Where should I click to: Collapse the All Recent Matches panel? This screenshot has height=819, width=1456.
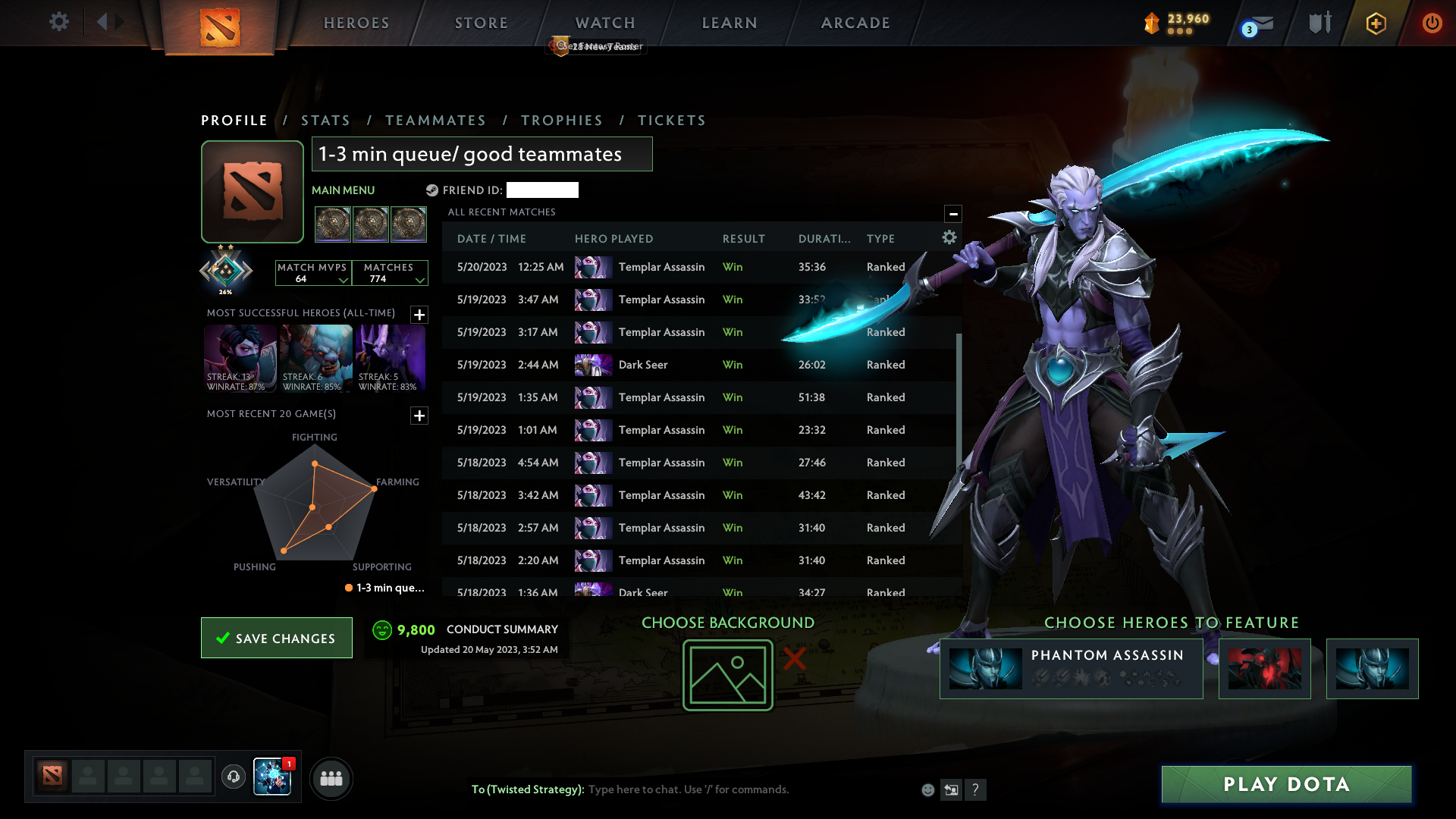(953, 213)
